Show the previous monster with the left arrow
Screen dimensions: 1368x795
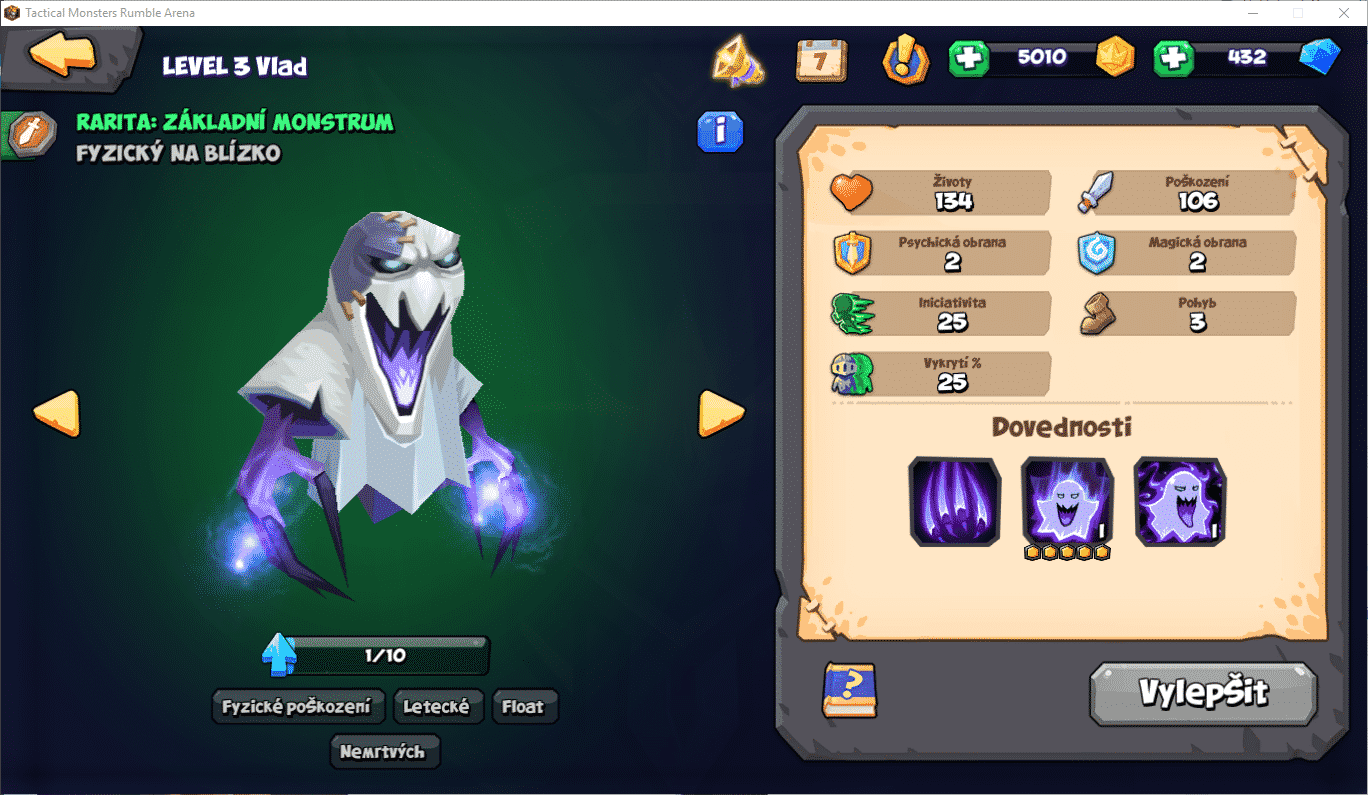coord(56,413)
